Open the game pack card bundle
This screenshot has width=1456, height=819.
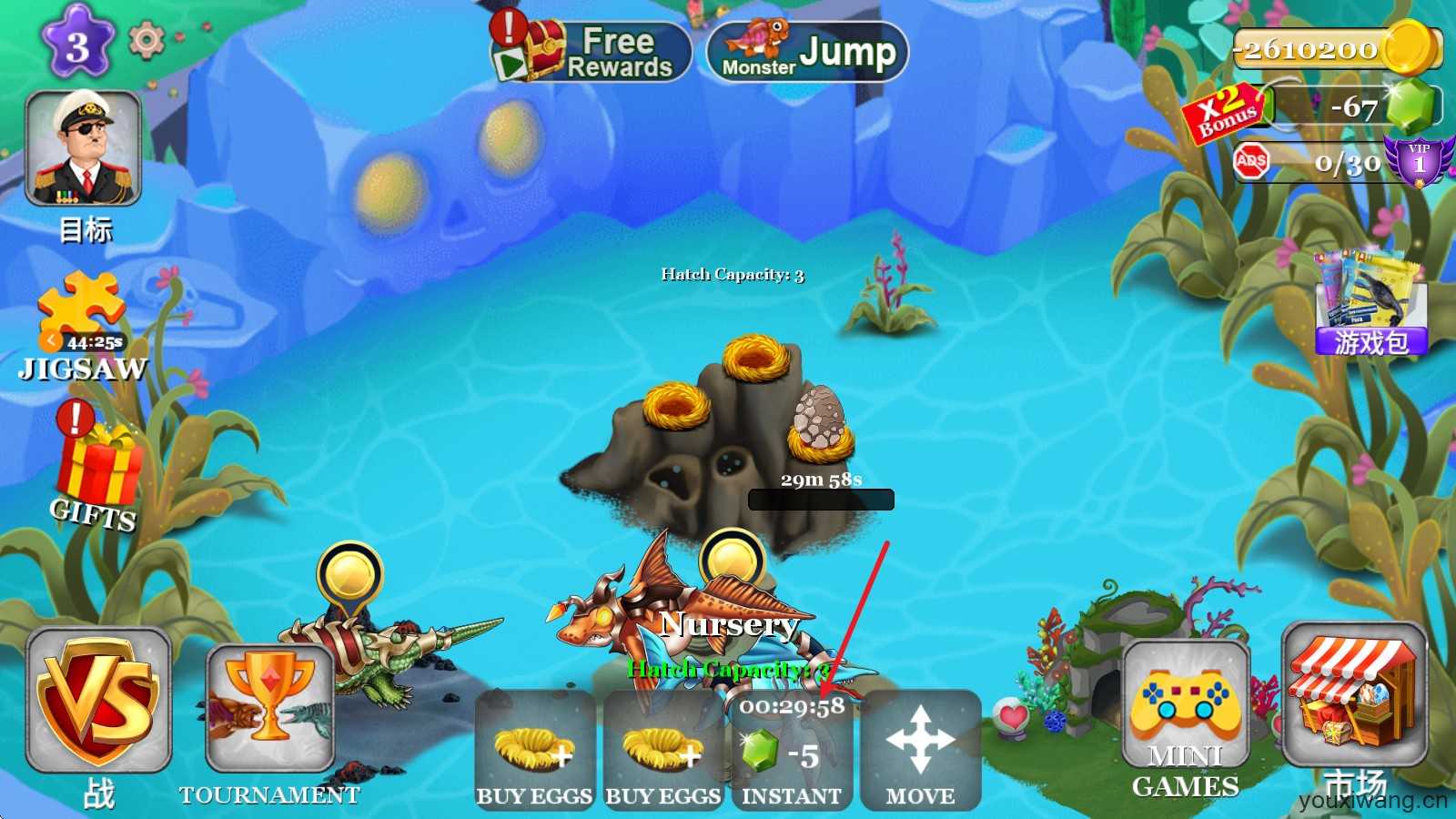pos(1370,302)
